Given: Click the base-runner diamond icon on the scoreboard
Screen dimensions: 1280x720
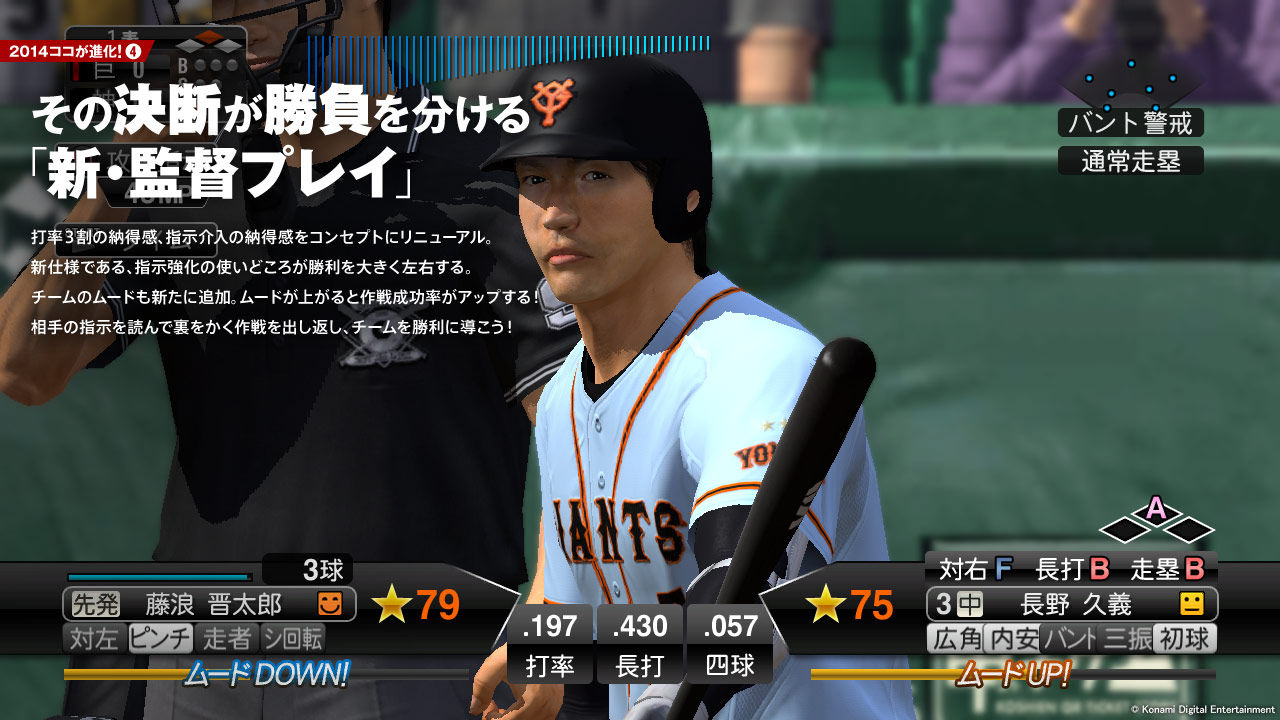Looking at the screenshot, I should pyautogui.click(x=207, y=41).
